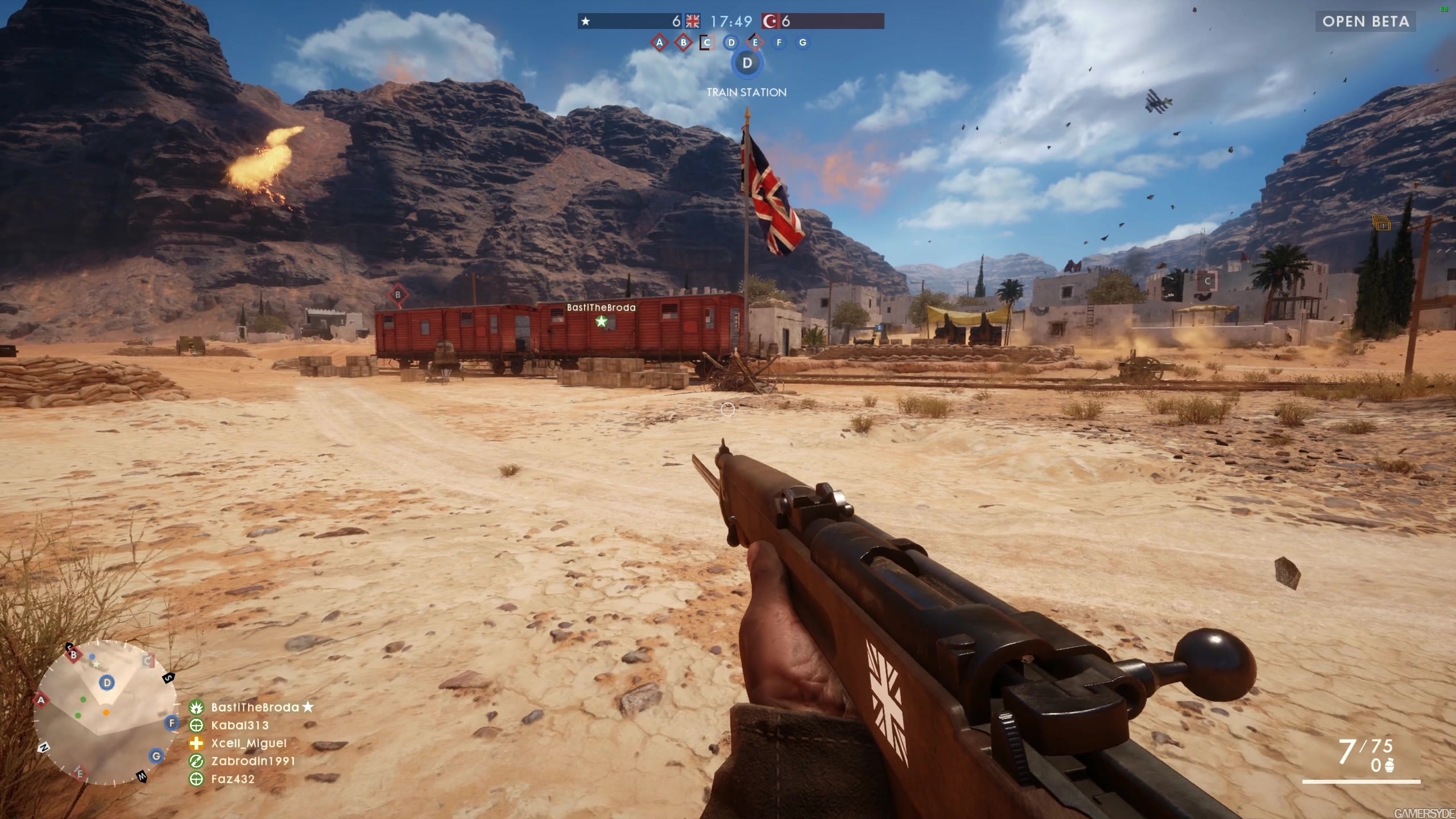Viewport: 1456px width, 819px height.
Task: Click objective flag F in the top flag row
Action: tap(779, 42)
